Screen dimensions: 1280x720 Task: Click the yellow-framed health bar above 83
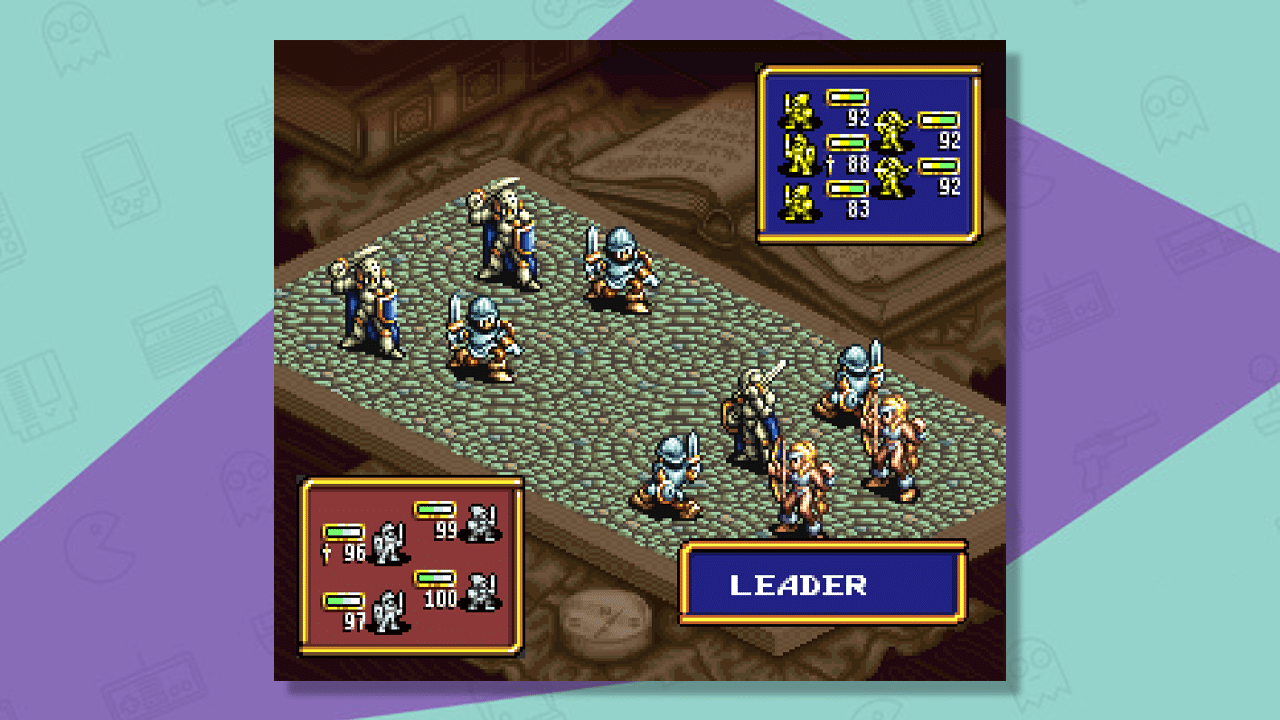[x=847, y=189]
